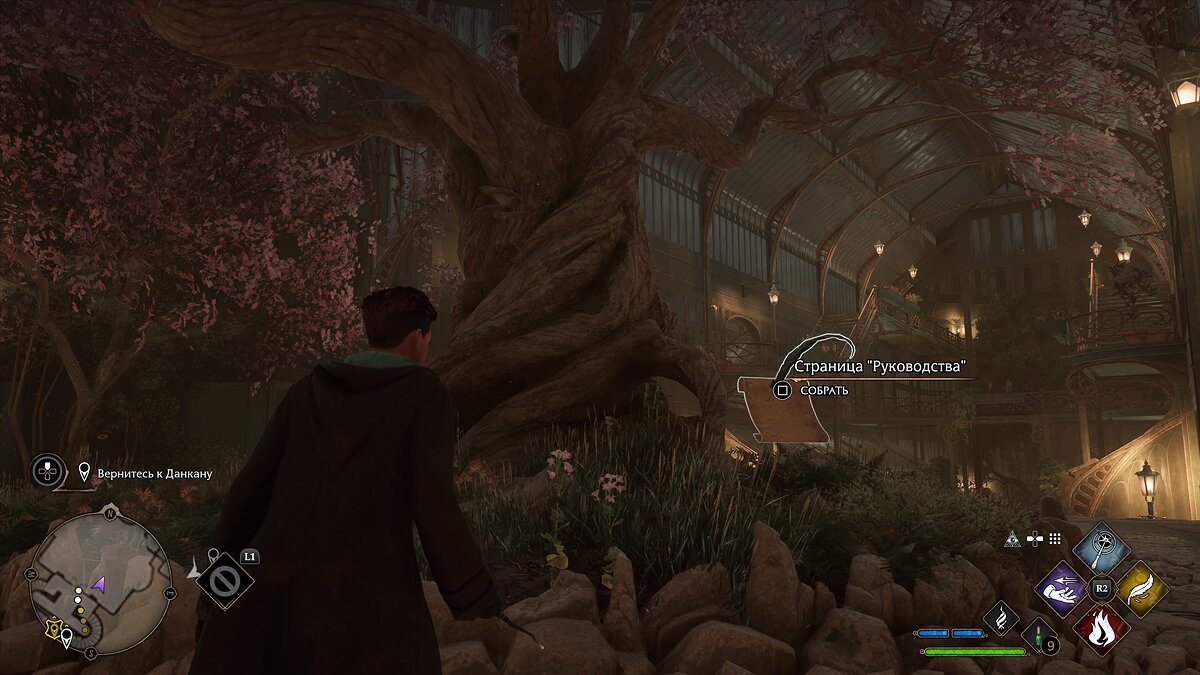Click the eye-in-triangle icon
Image resolution: width=1200 pixels, height=675 pixels.
pos(1012,539)
